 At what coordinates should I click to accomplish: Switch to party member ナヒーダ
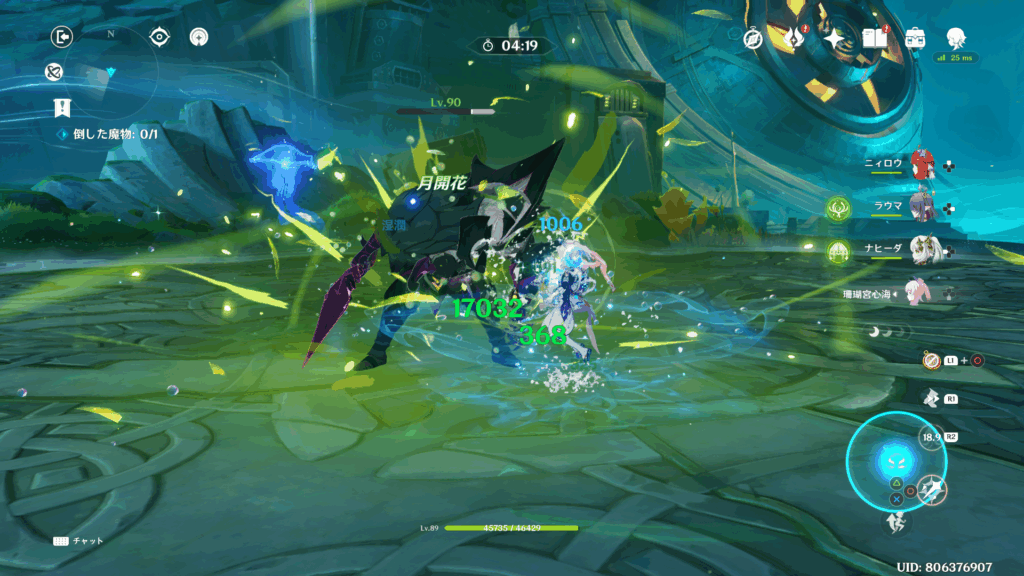coord(922,250)
